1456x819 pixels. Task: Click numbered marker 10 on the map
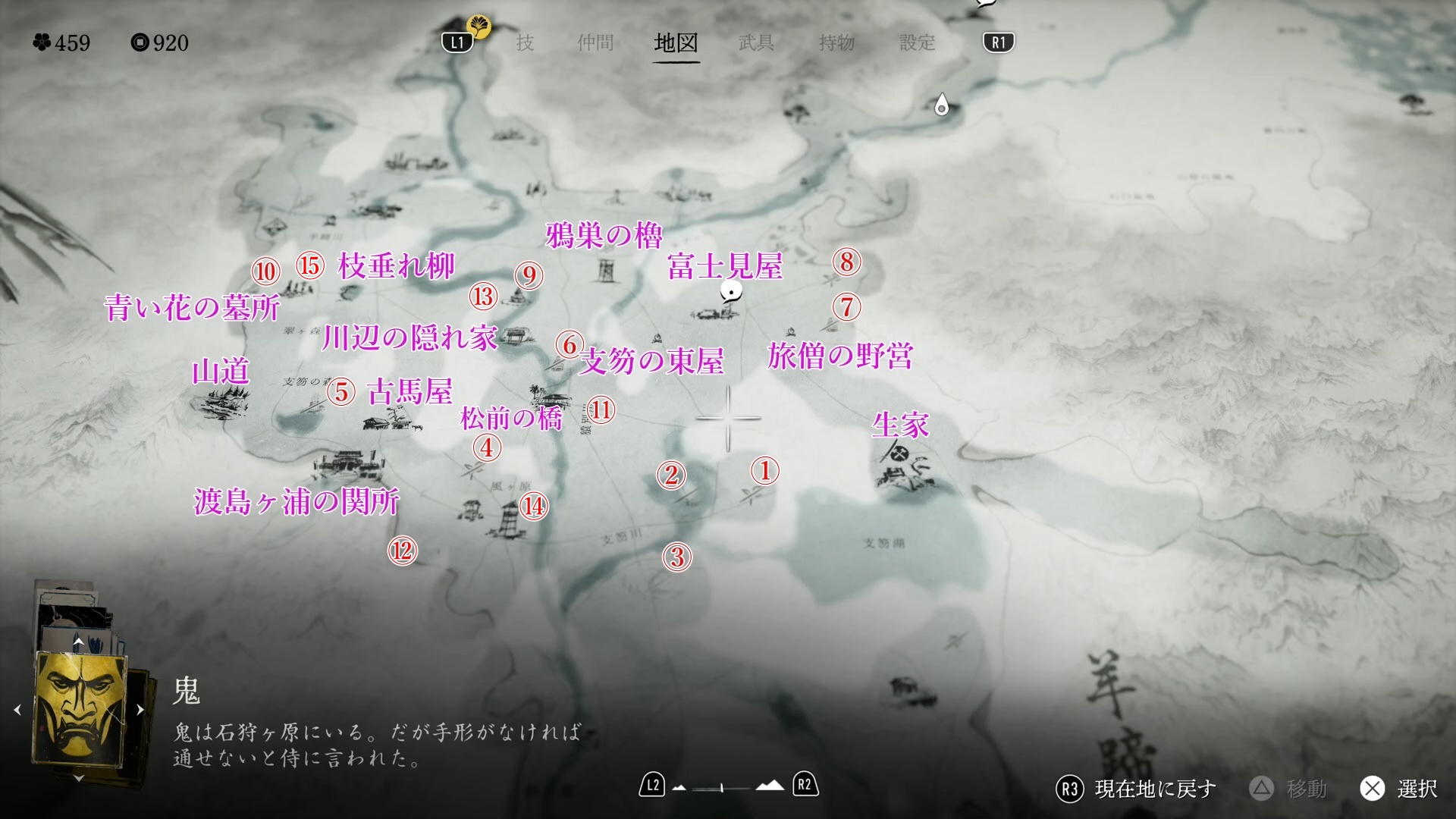tap(265, 271)
